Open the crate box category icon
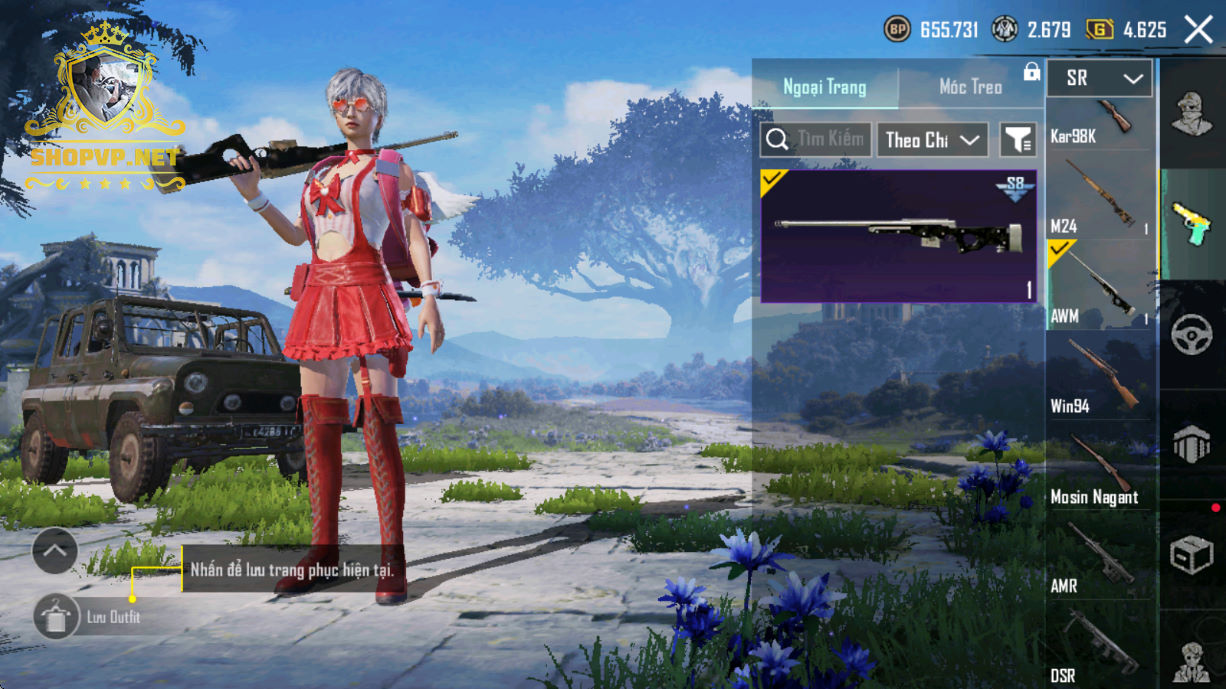1226x689 pixels. click(1191, 555)
